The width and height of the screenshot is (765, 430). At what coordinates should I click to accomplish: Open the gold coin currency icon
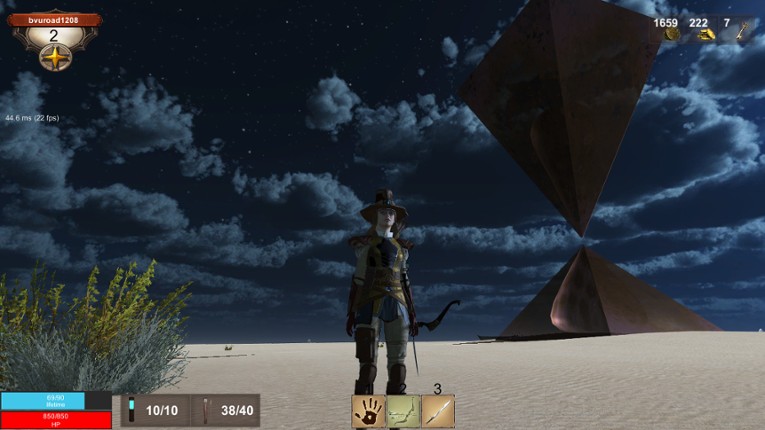pyautogui.click(x=673, y=35)
